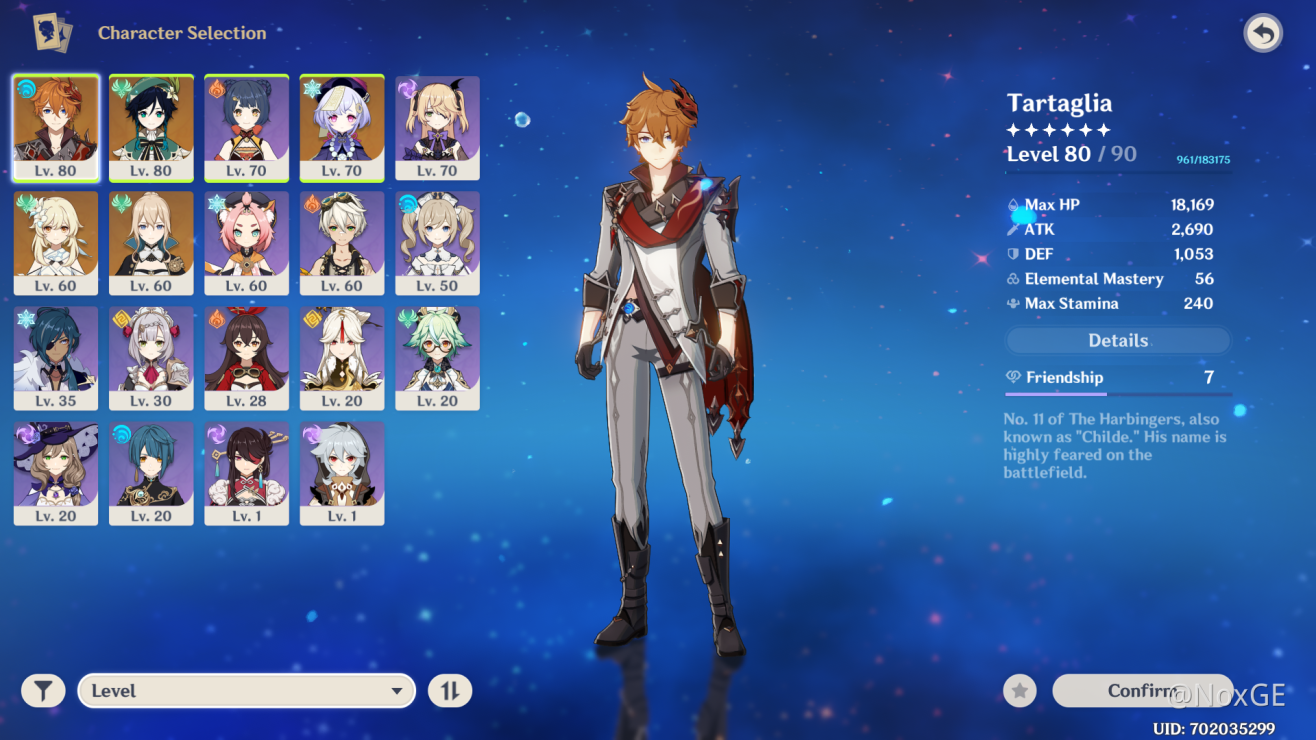Image resolution: width=1316 pixels, height=740 pixels.
Task: Pick Xiangling's Lv. 70 Pyro portrait
Action: tap(247, 127)
